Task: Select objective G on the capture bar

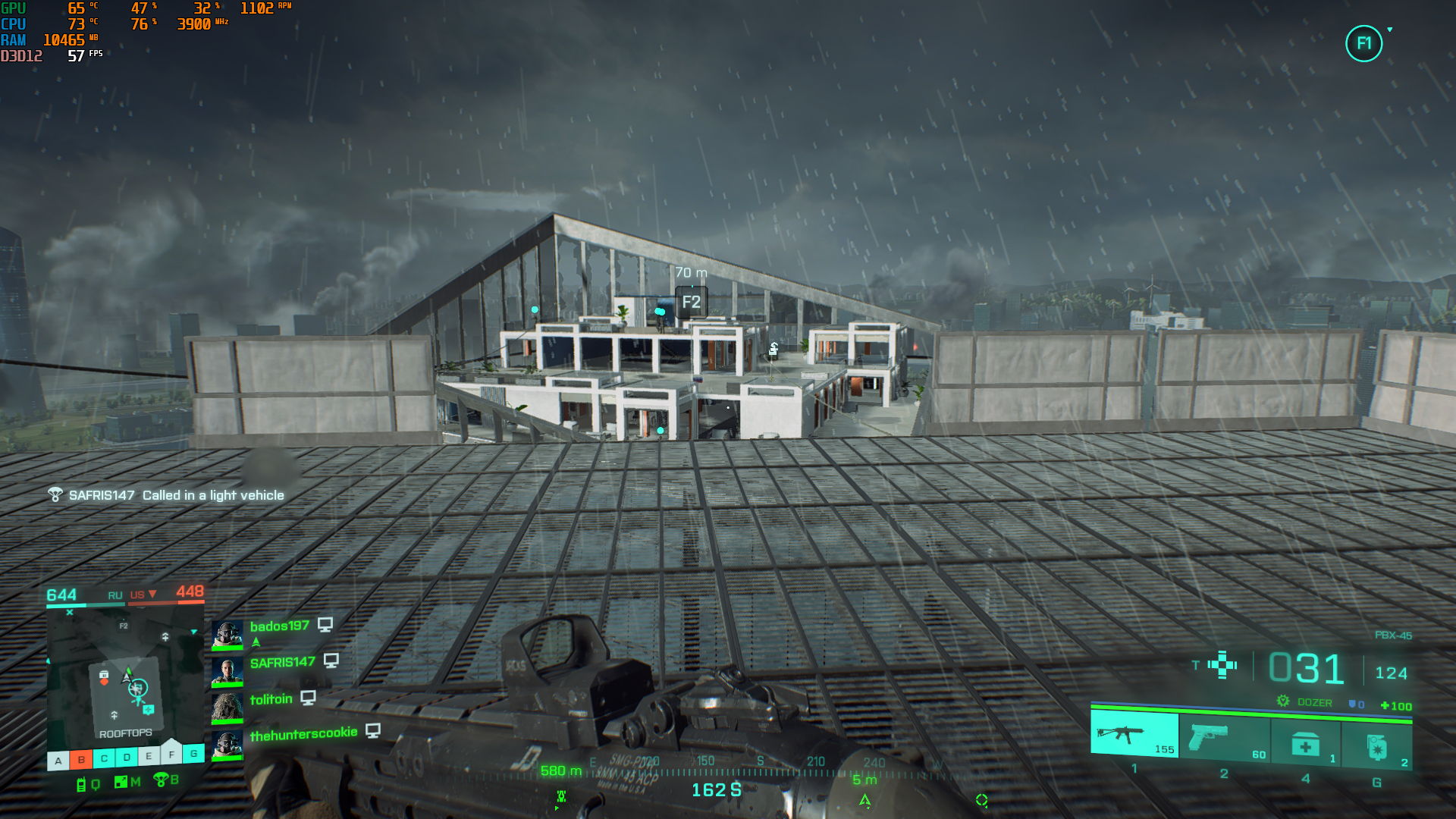Action: click(x=194, y=754)
